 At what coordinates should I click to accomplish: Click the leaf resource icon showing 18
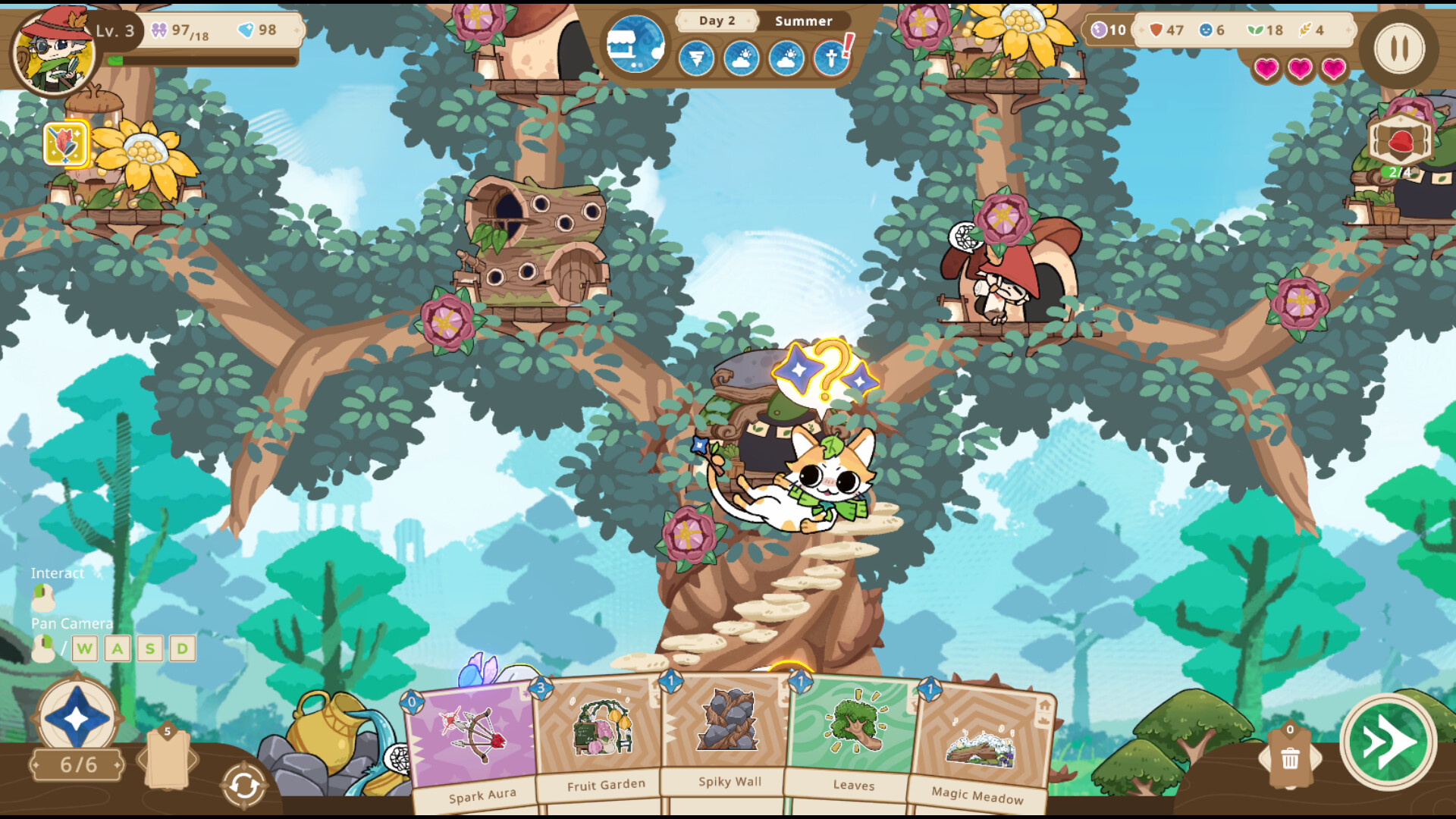pyautogui.click(x=1253, y=31)
